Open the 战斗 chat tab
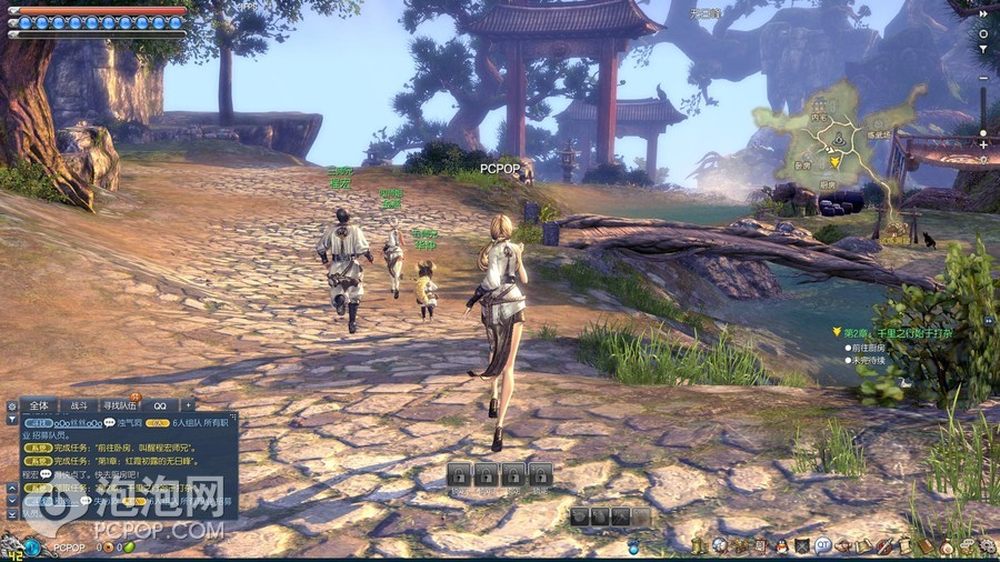Image resolution: width=1000 pixels, height=562 pixels. (78, 405)
